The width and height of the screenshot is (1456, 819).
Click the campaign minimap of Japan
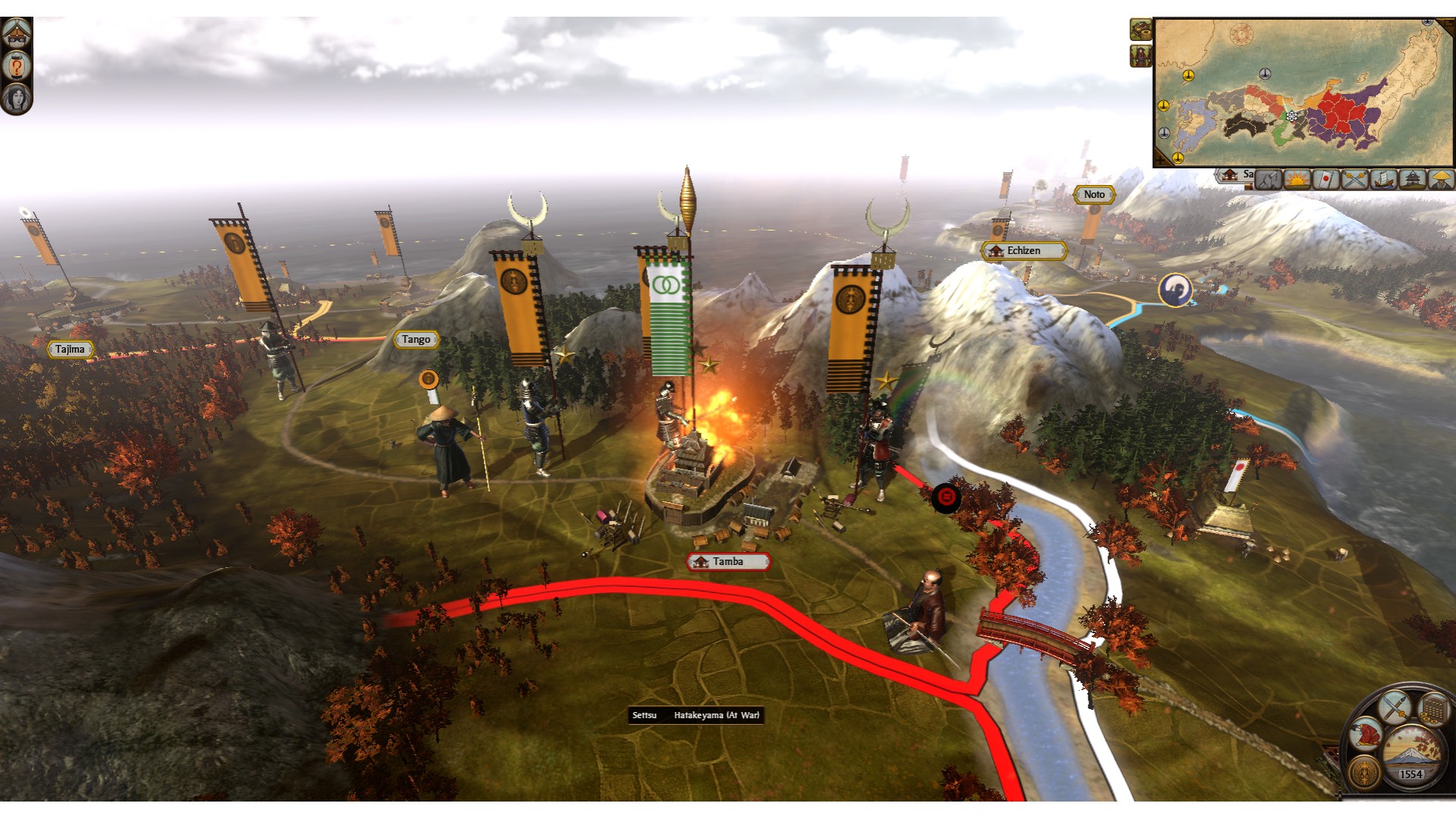1303,91
